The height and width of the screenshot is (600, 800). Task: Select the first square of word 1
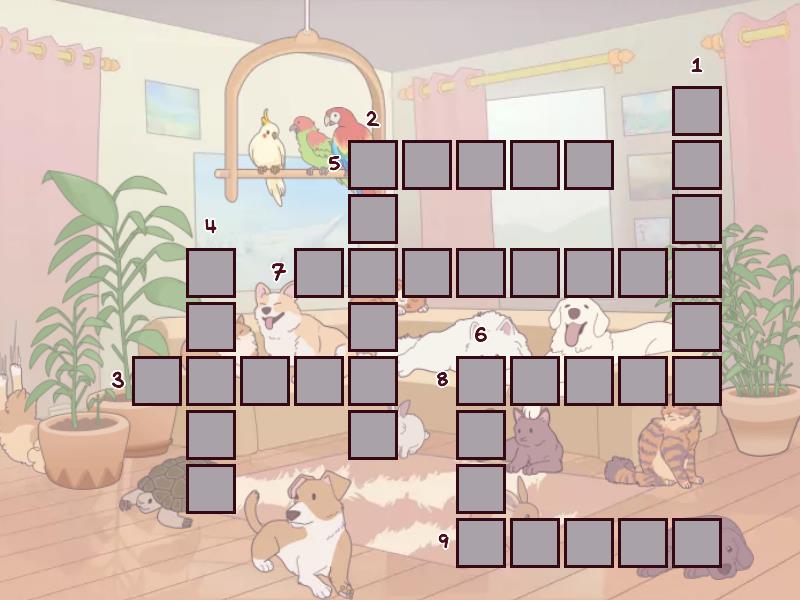(697, 111)
